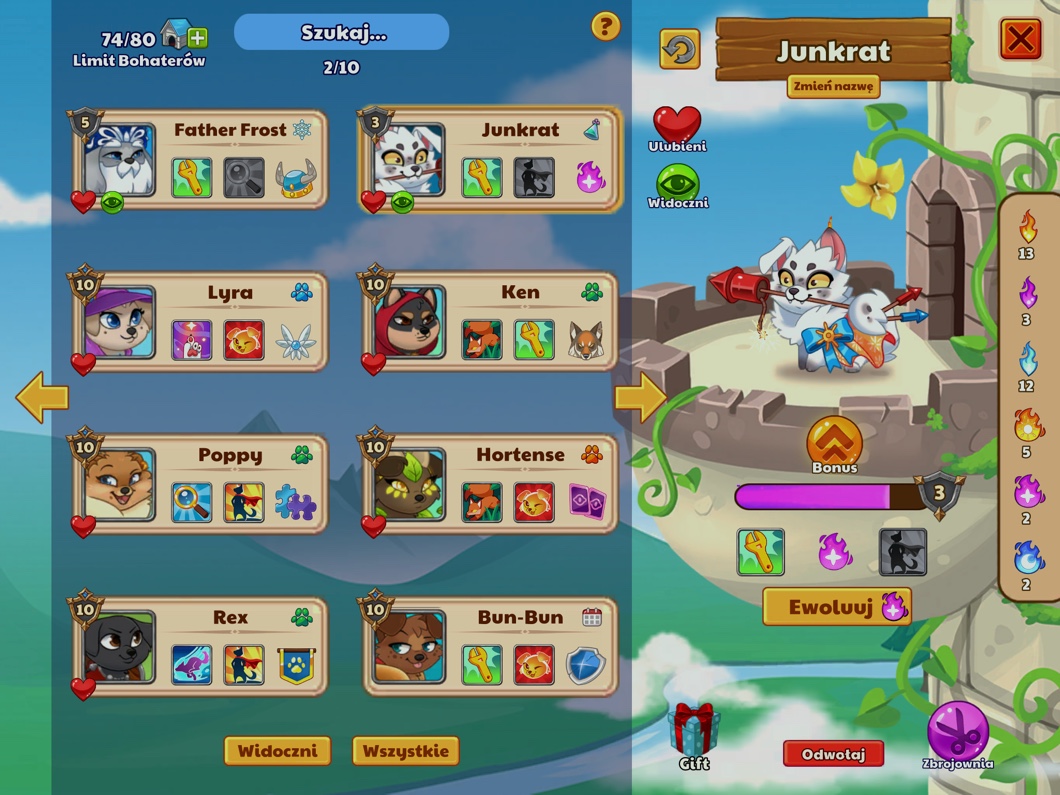
Task: Increase the hero limit with the plus
Action: coord(198,38)
